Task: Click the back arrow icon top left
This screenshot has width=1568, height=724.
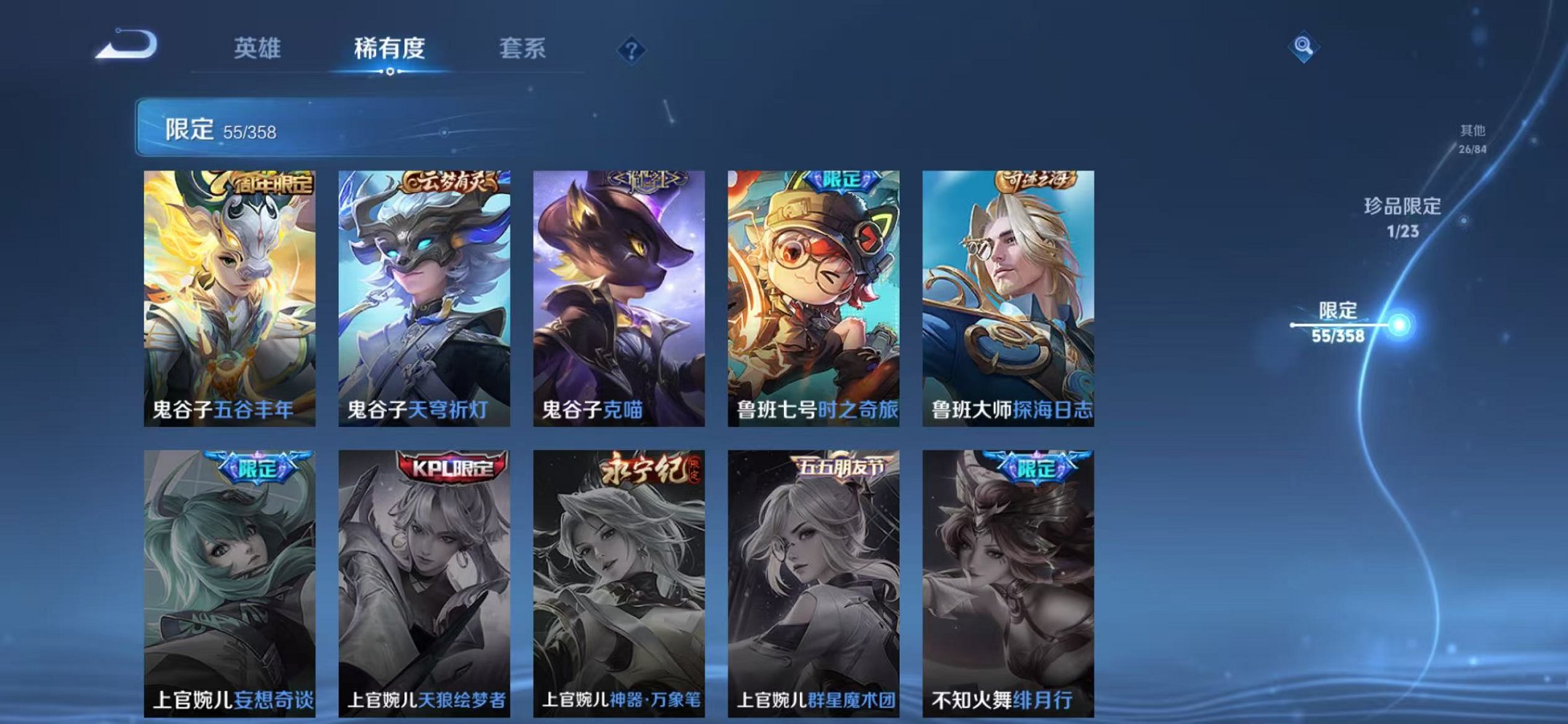Action: pyautogui.click(x=125, y=46)
